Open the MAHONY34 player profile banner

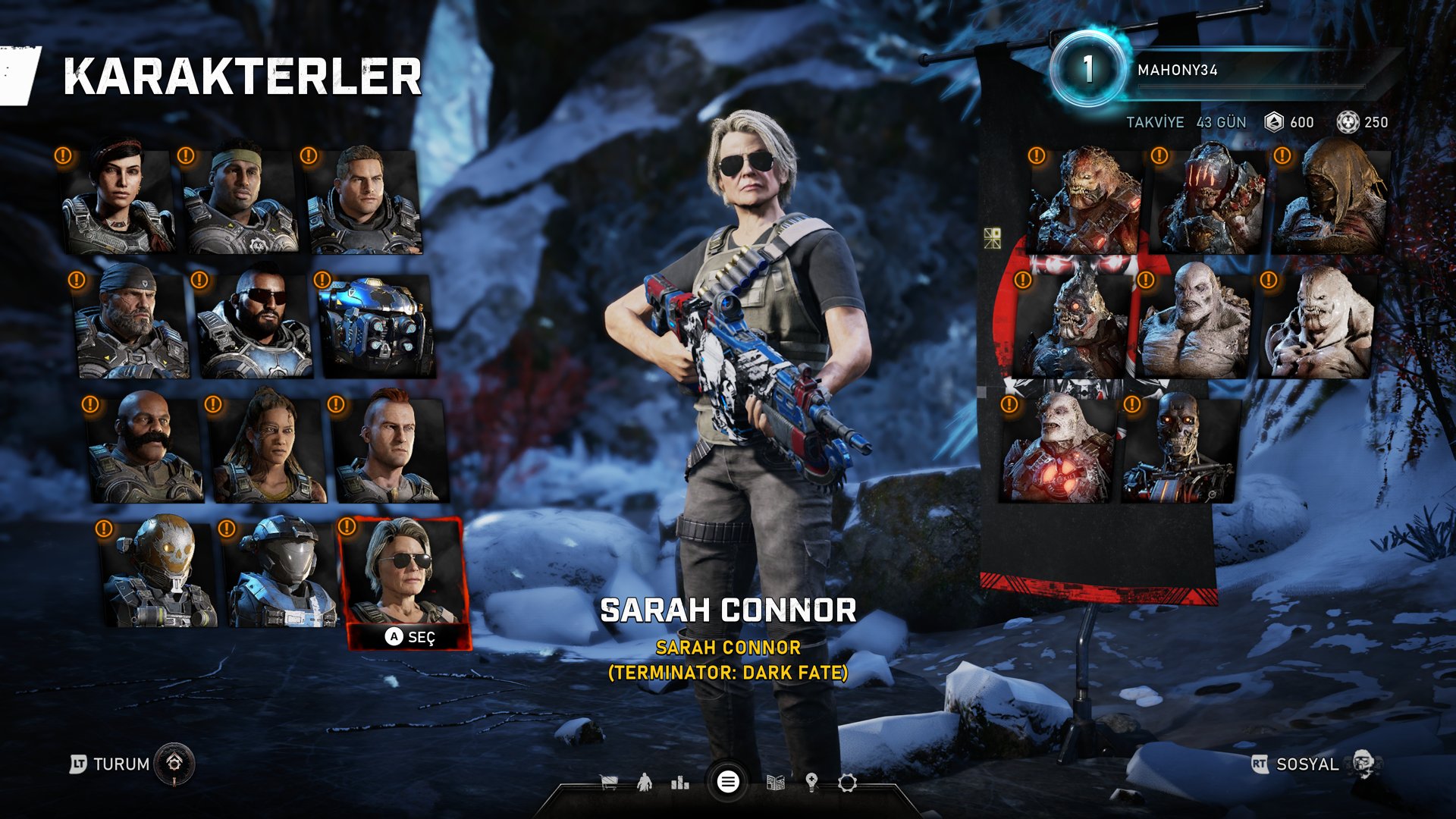click(1213, 71)
